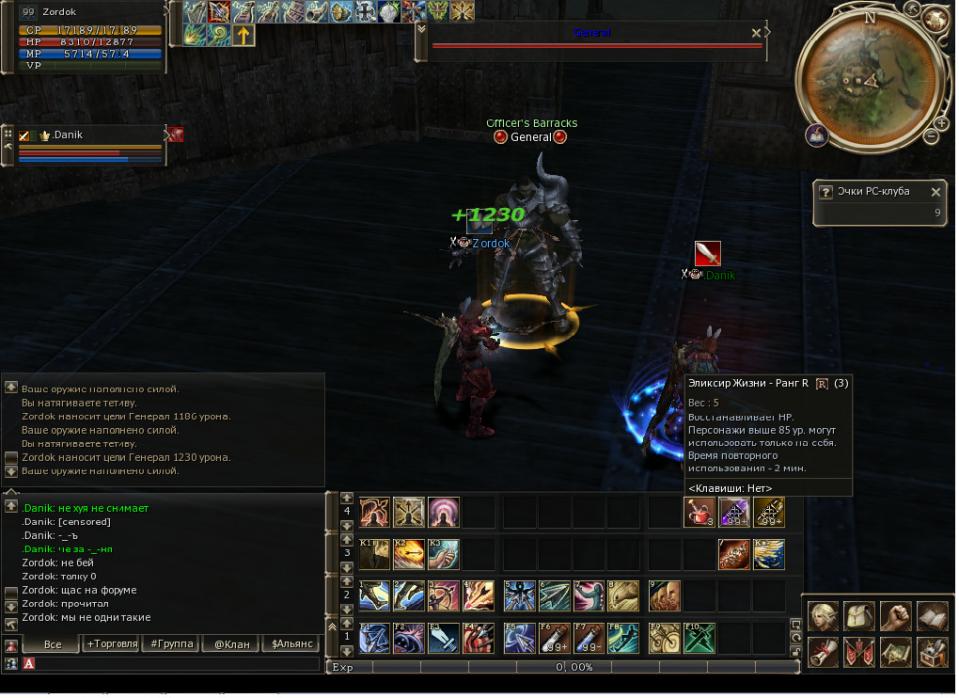Use the red Elixir of Life potion slot
The height and width of the screenshot is (698, 959).
pos(699,513)
